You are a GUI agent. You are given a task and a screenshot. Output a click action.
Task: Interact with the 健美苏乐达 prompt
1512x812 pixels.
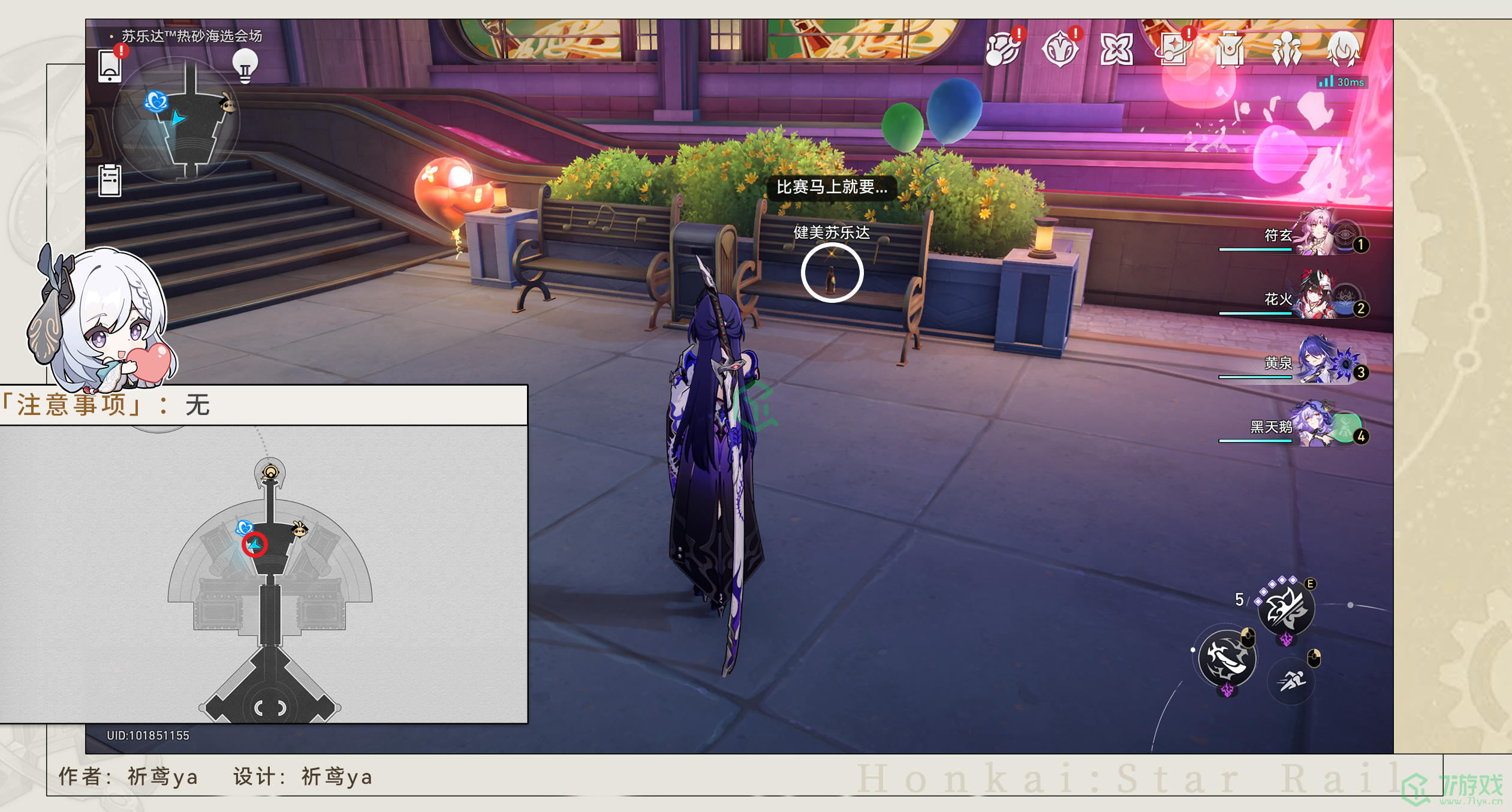pos(832,273)
